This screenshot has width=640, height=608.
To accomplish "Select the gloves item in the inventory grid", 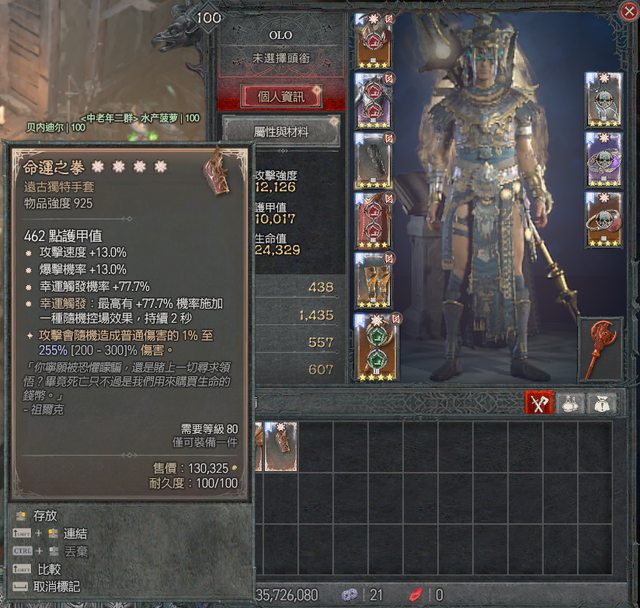I will (281, 445).
